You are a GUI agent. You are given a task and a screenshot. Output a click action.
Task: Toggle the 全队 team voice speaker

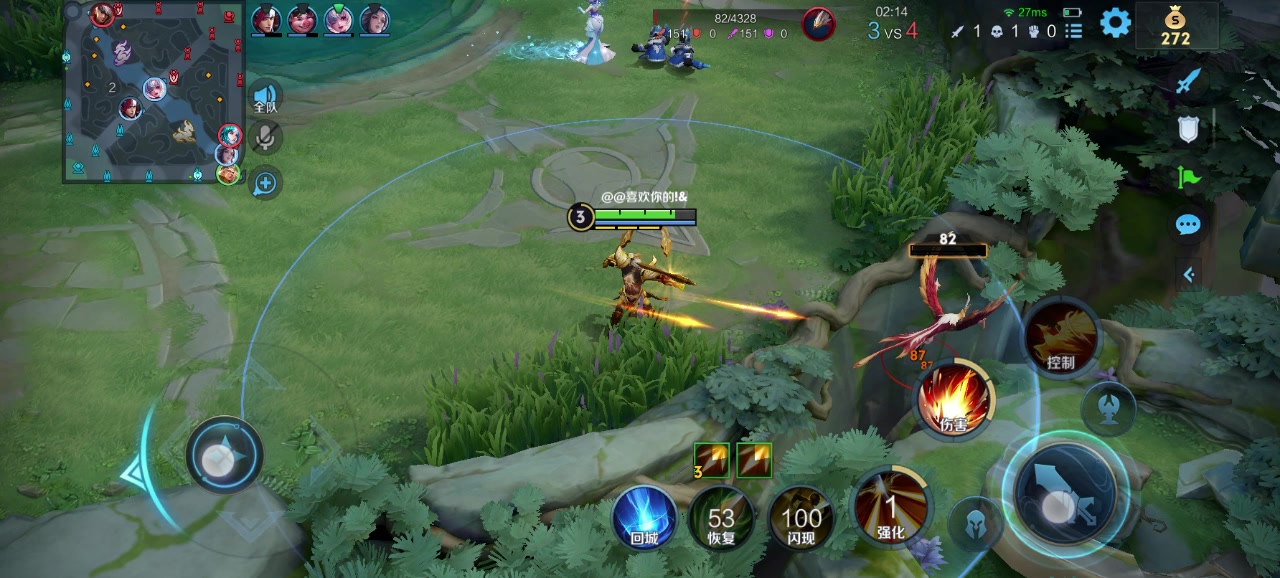(x=265, y=97)
